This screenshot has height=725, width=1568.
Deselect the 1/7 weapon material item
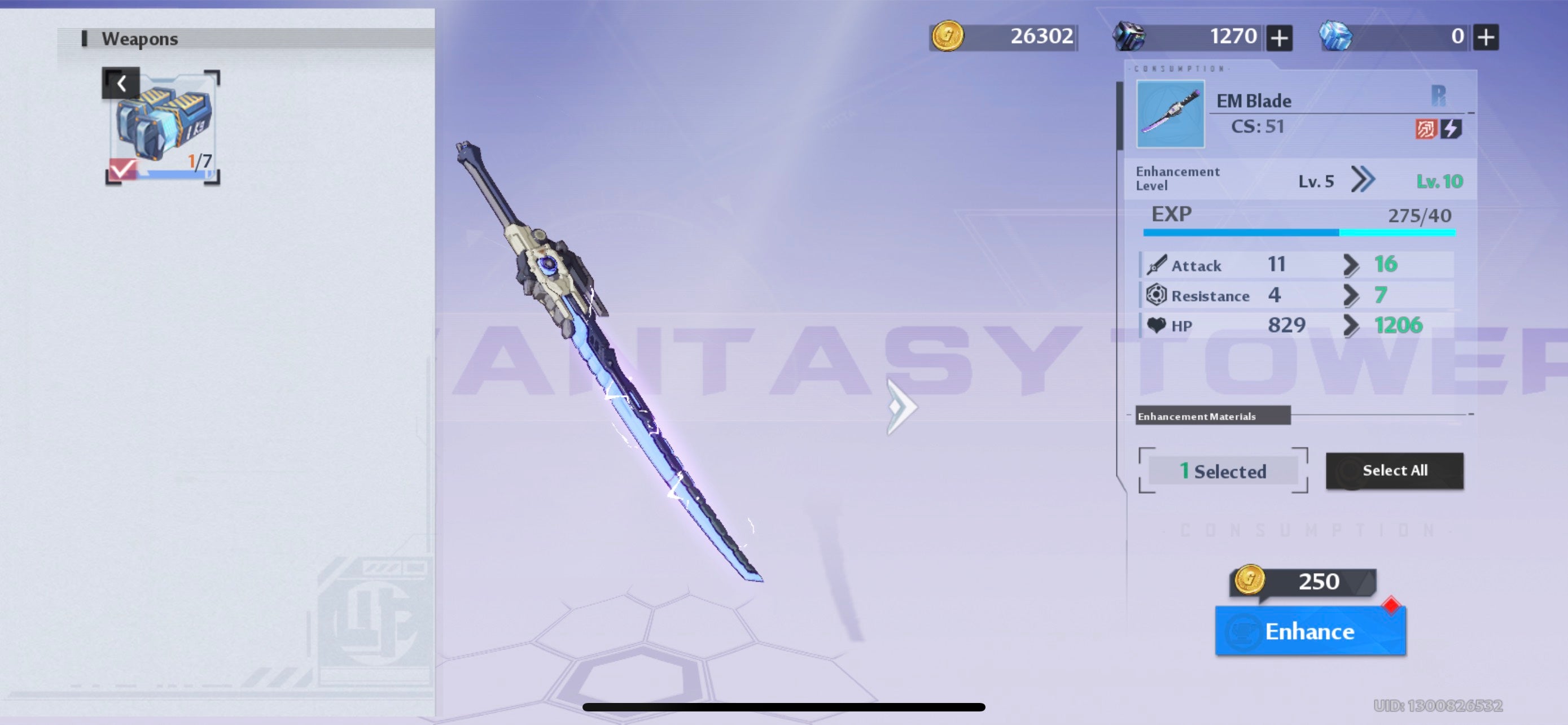[163, 126]
